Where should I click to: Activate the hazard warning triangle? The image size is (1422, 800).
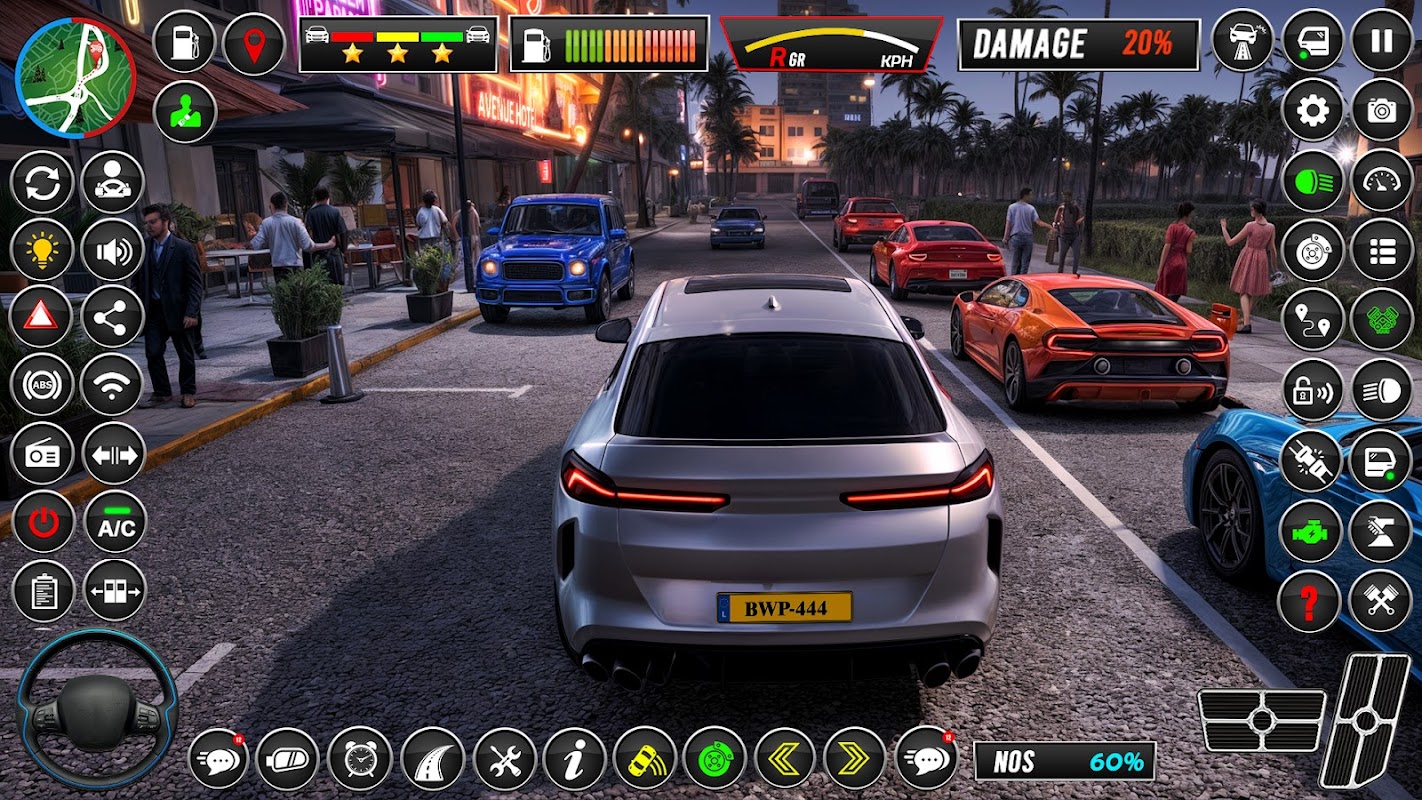43,317
